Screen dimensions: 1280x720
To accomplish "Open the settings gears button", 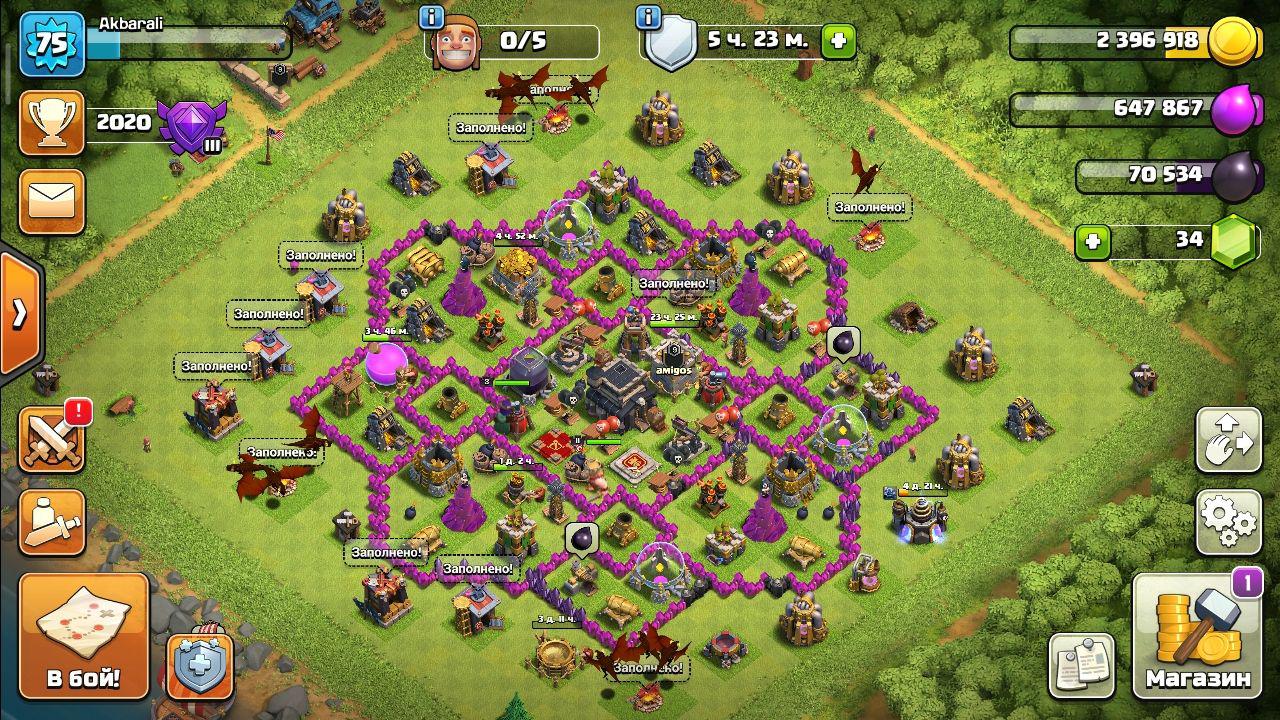I will pos(1228,521).
